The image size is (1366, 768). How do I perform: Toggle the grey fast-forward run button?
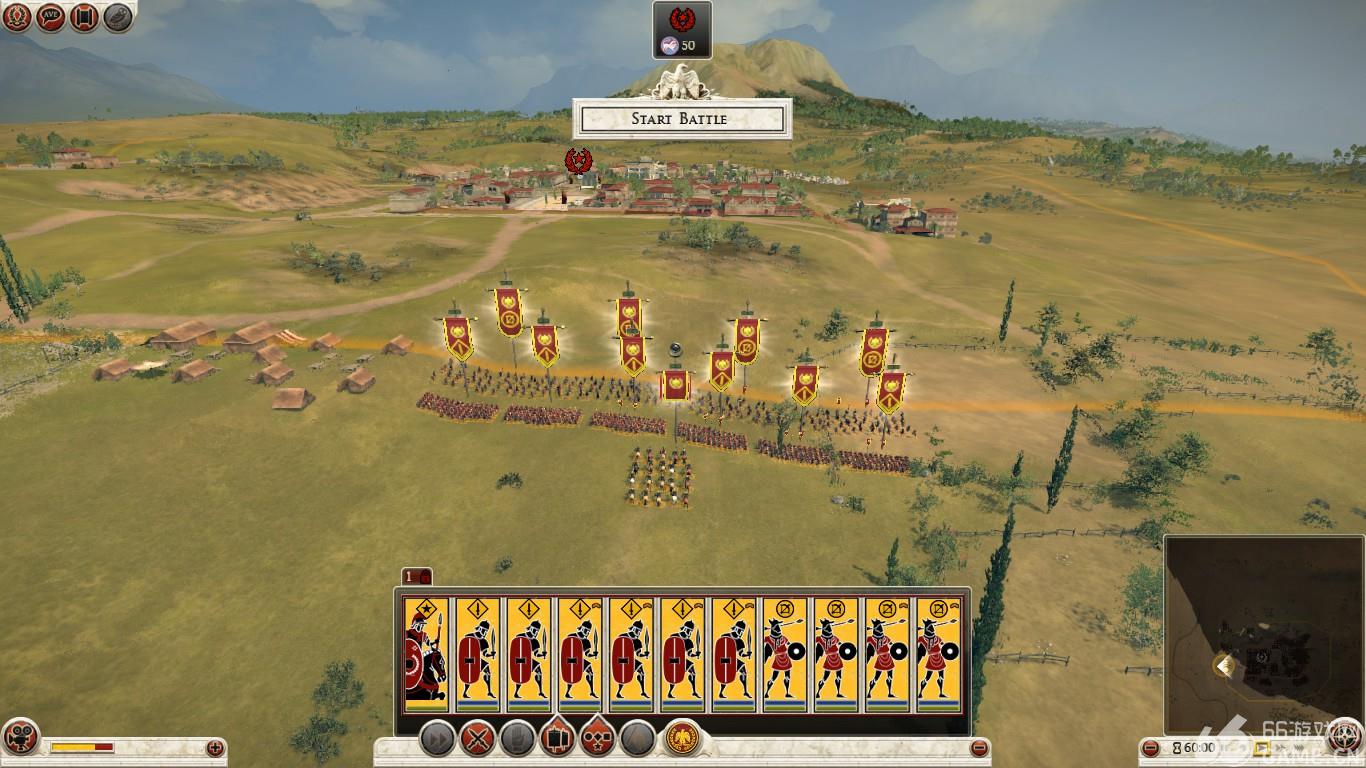pyautogui.click(x=437, y=740)
